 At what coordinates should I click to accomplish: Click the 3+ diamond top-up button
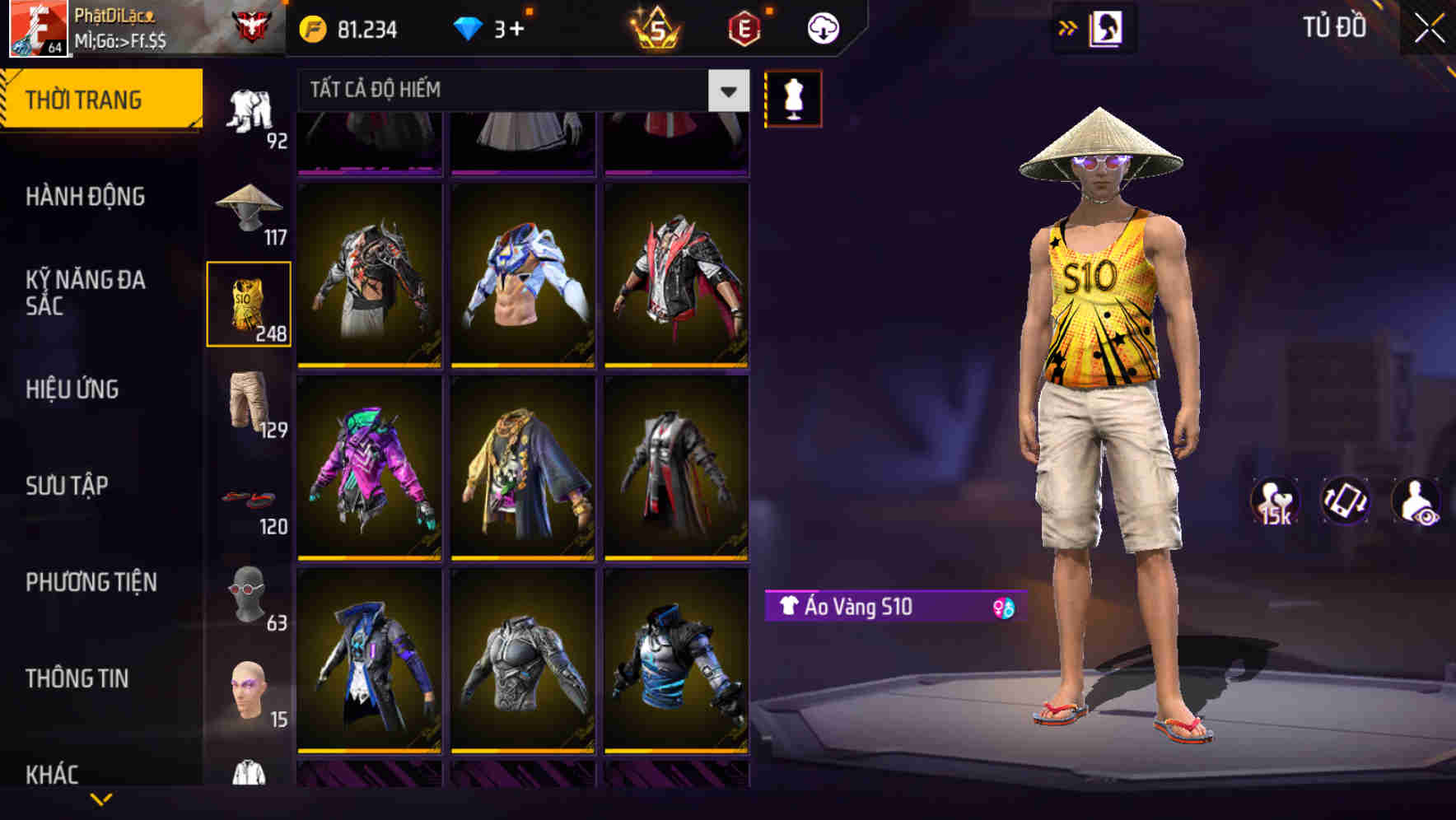point(494,27)
